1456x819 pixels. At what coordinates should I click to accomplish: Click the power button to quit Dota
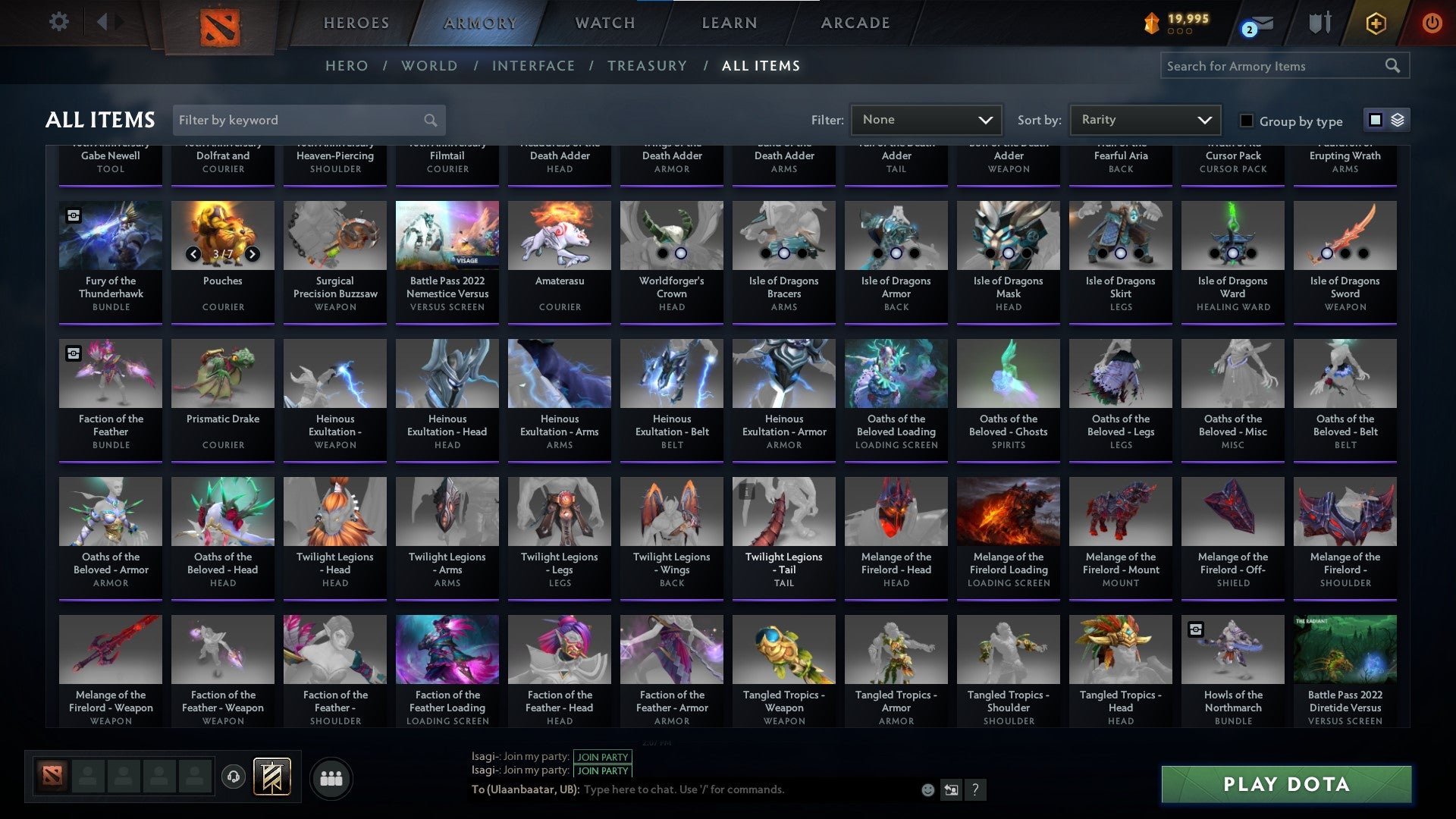(x=1432, y=23)
